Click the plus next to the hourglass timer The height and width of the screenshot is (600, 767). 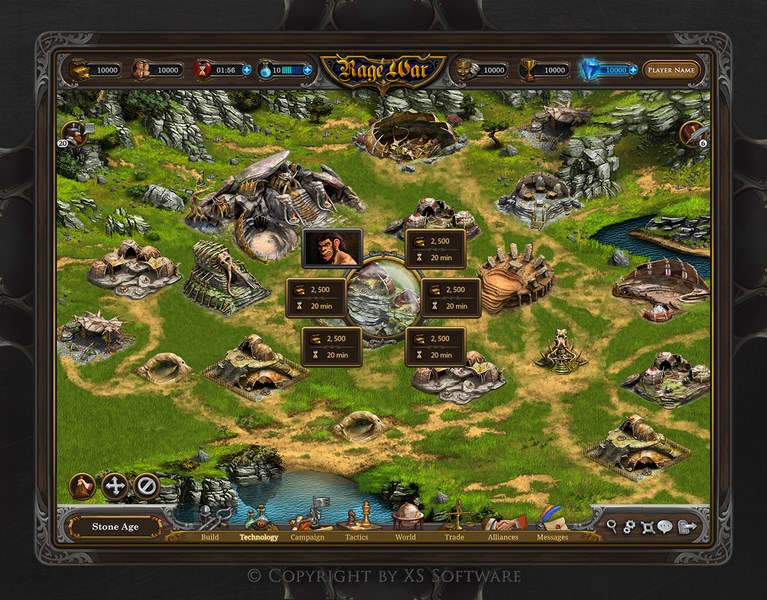(x=246, y=70)
